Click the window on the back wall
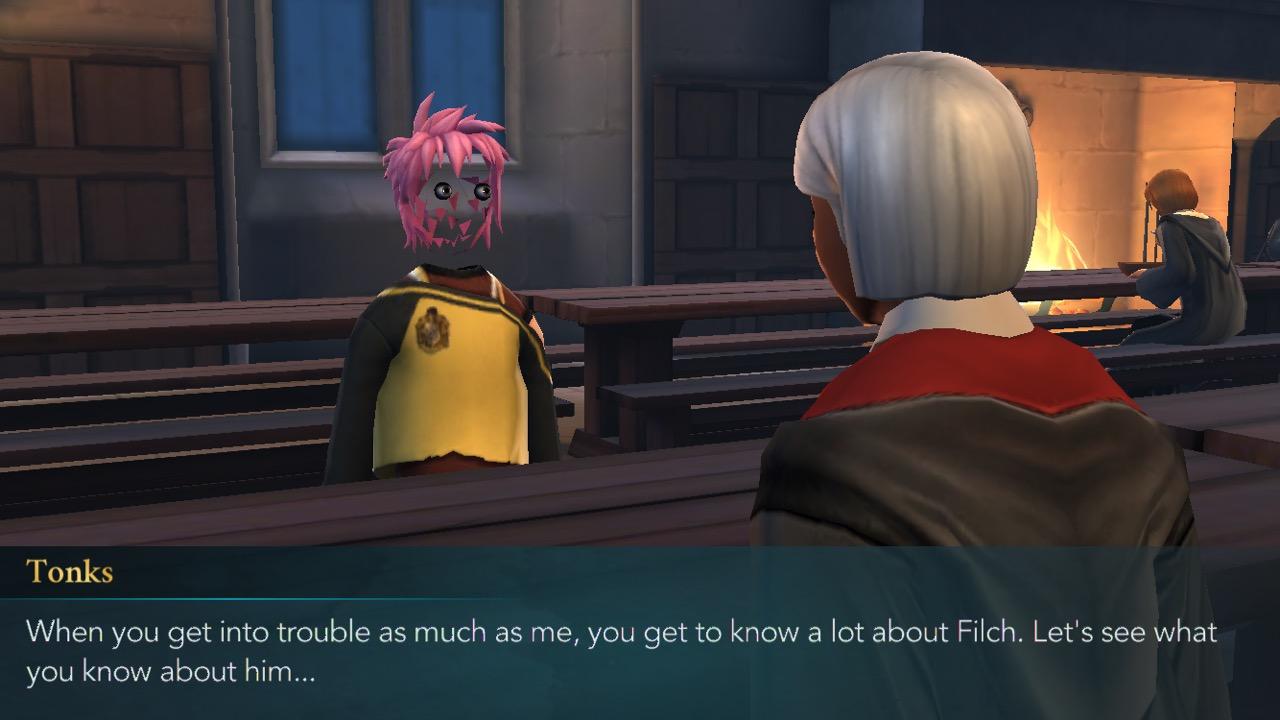 [x=320, y=80]
